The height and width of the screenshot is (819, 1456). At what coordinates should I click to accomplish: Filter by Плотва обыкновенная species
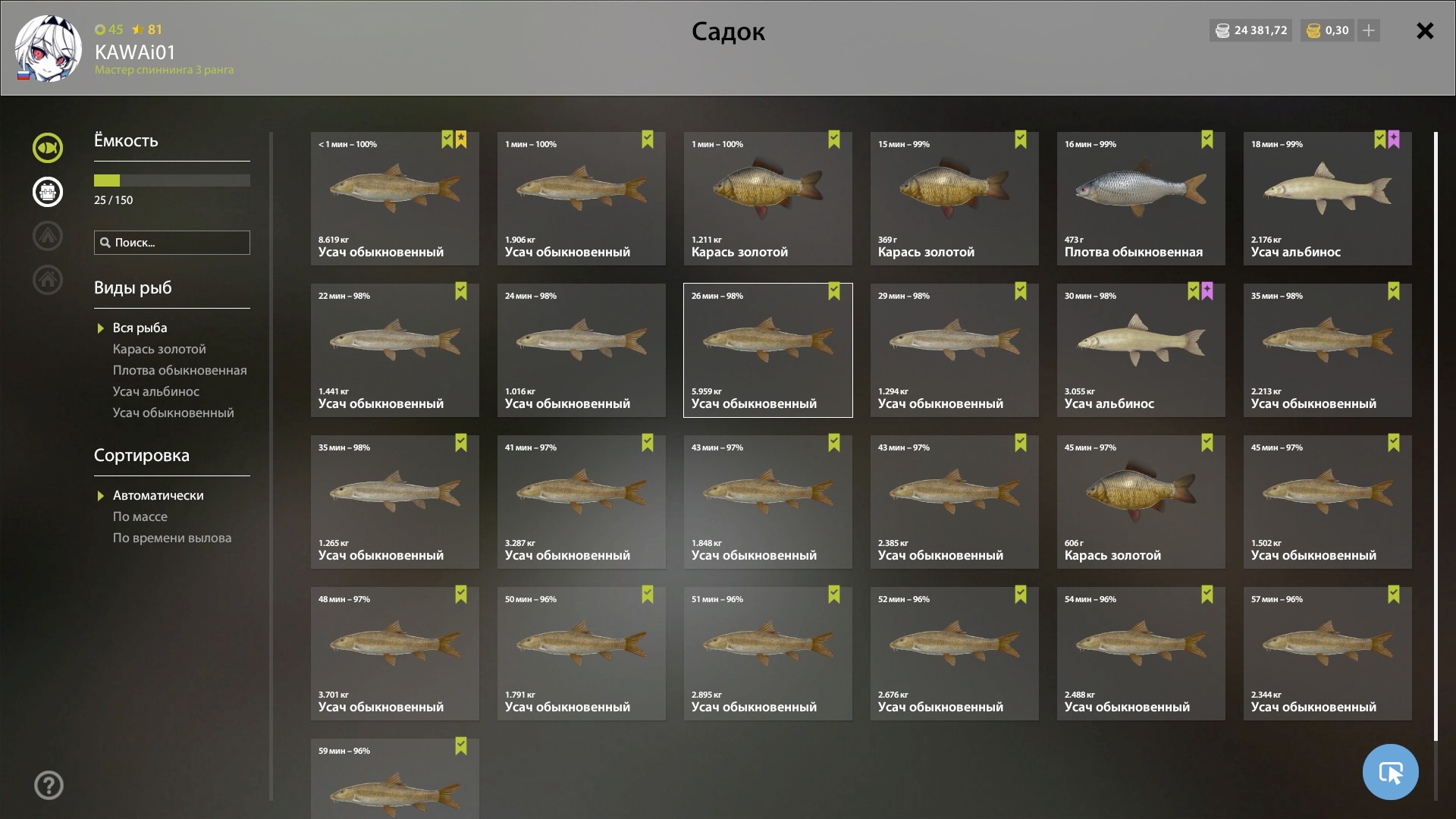(x=180, y=370)
